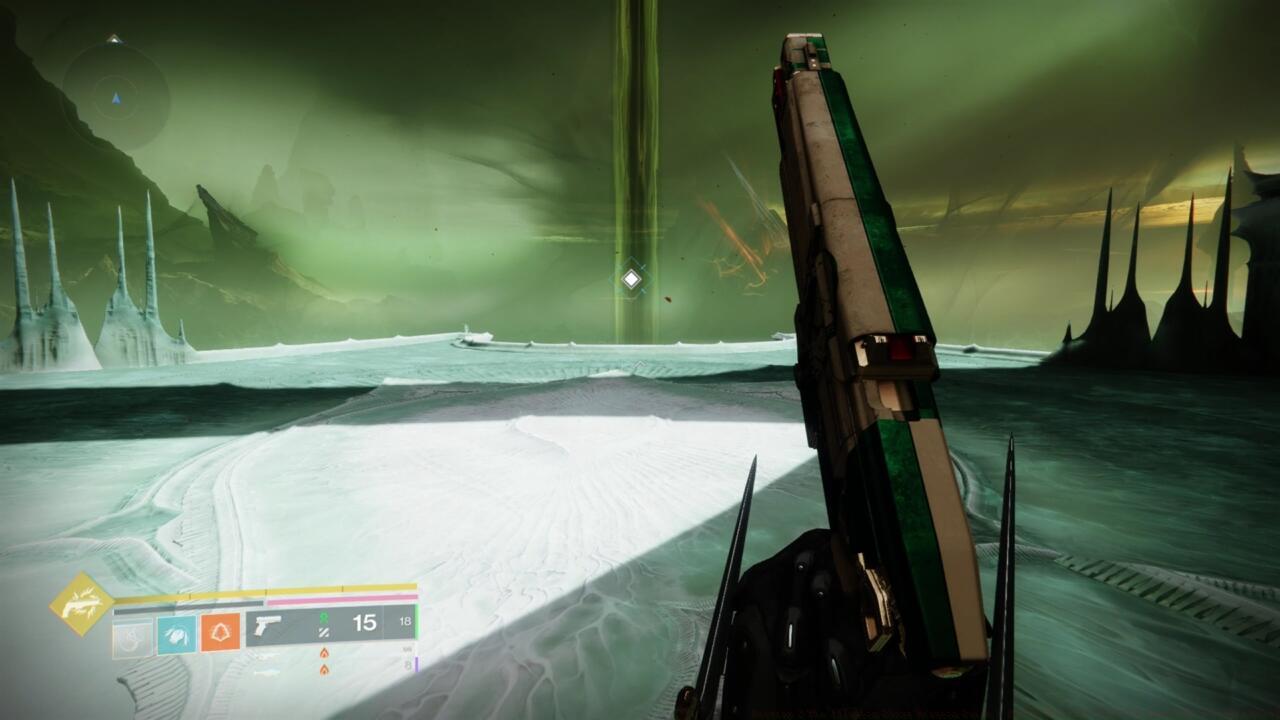
Task: Select the equipped hand cannon weapon icon
Action: coord(267,628)
